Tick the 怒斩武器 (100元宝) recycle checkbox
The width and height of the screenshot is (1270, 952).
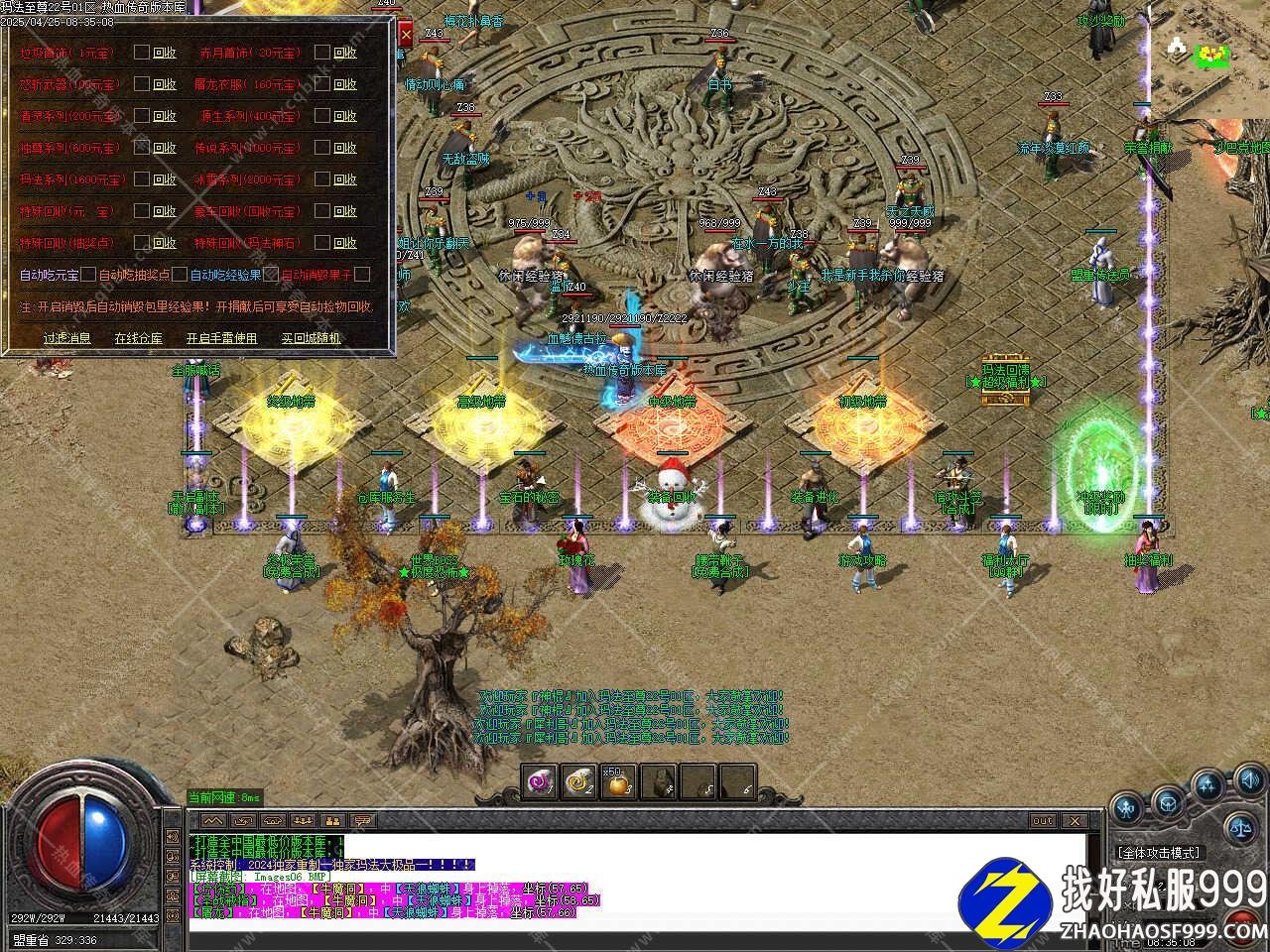click(142, 84)
